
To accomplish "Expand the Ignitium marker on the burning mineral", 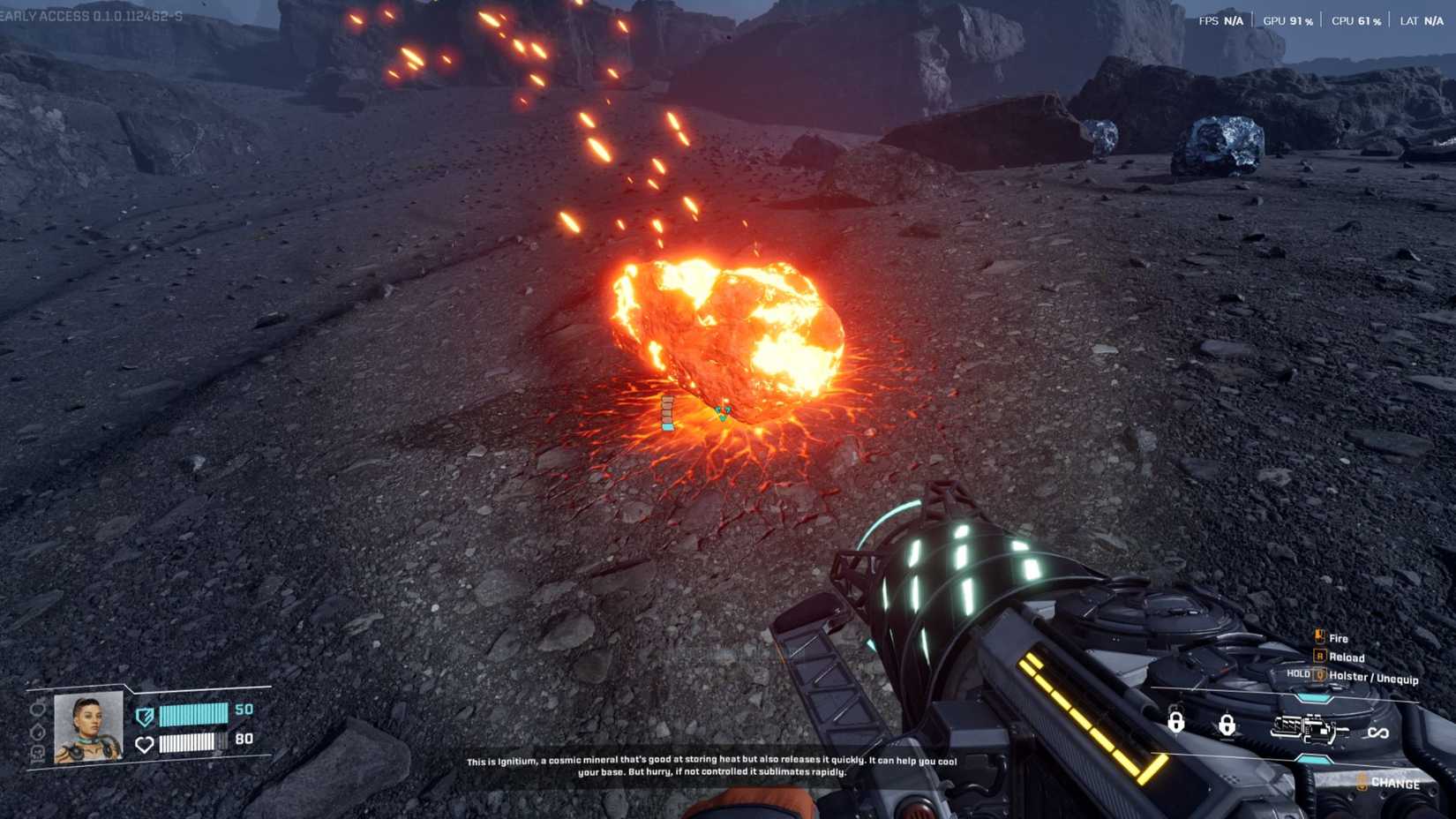I will [x=724, y=411].
